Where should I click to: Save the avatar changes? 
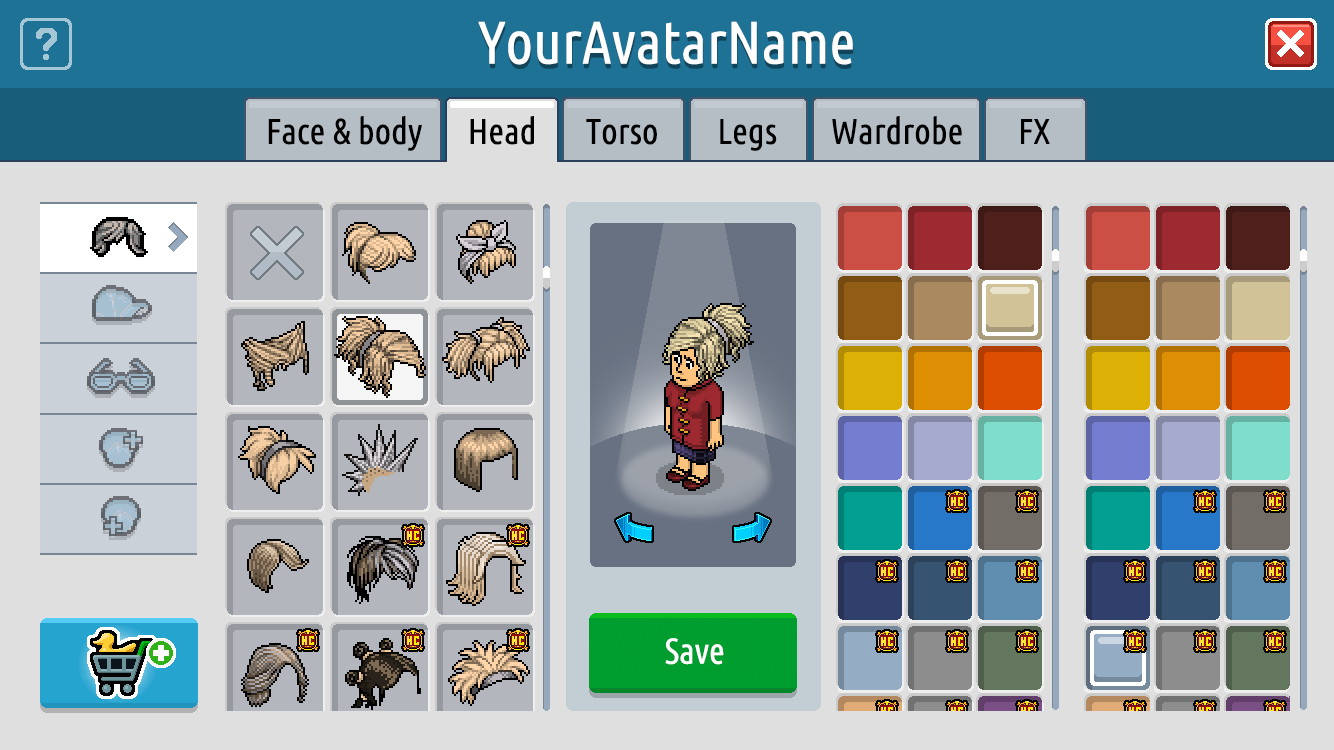click(692, 652)
